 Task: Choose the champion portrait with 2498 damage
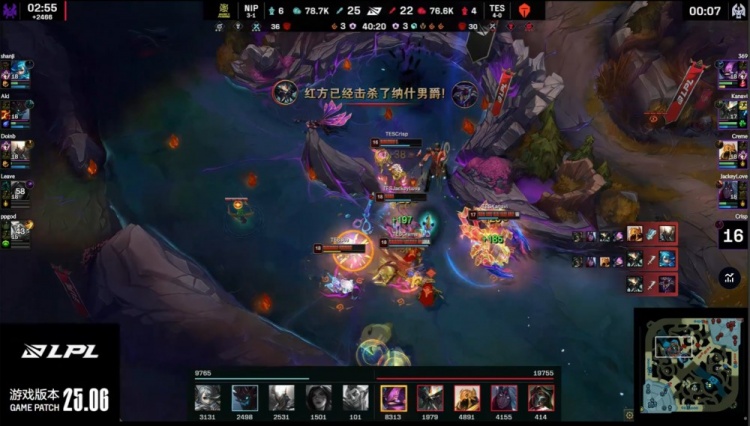coord(245,397)
